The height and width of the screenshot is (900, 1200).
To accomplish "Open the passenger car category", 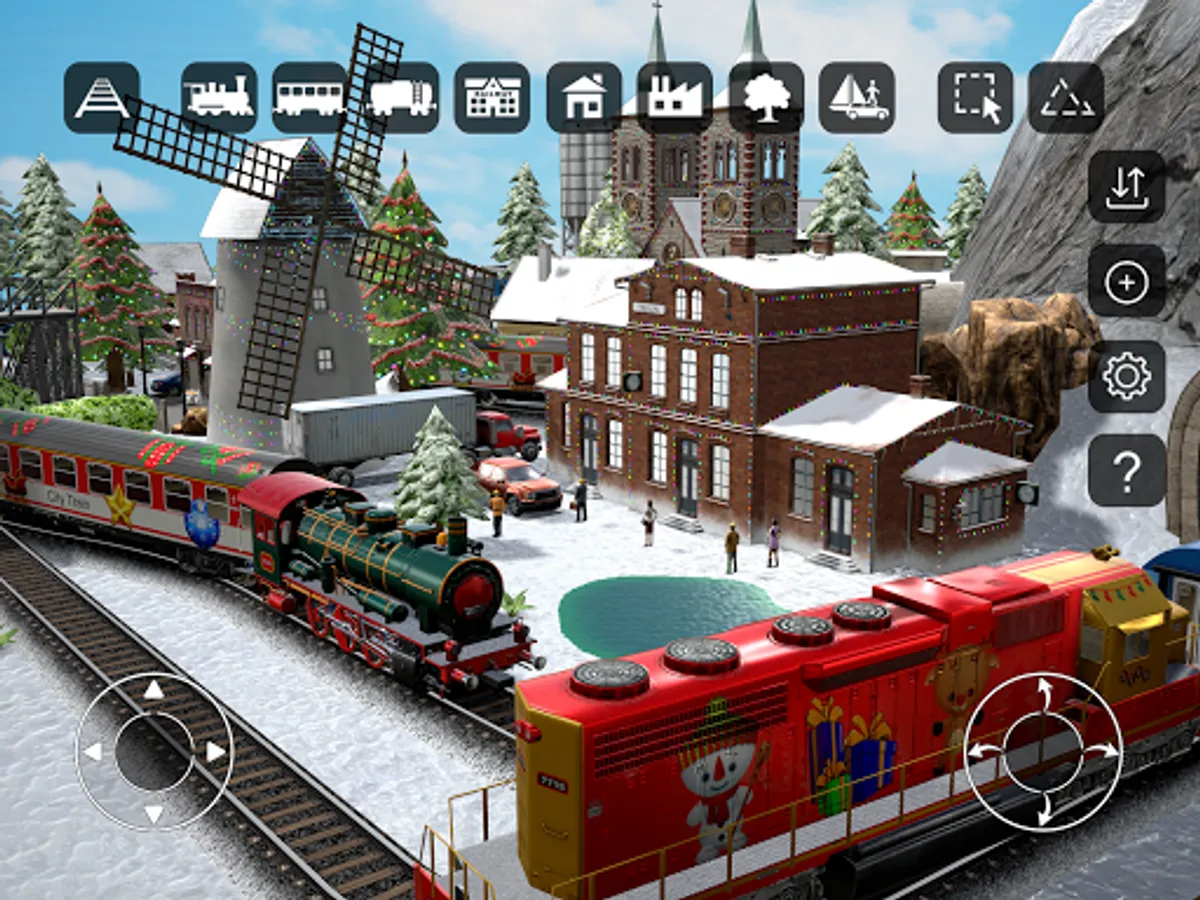I will tap(310, 98).
